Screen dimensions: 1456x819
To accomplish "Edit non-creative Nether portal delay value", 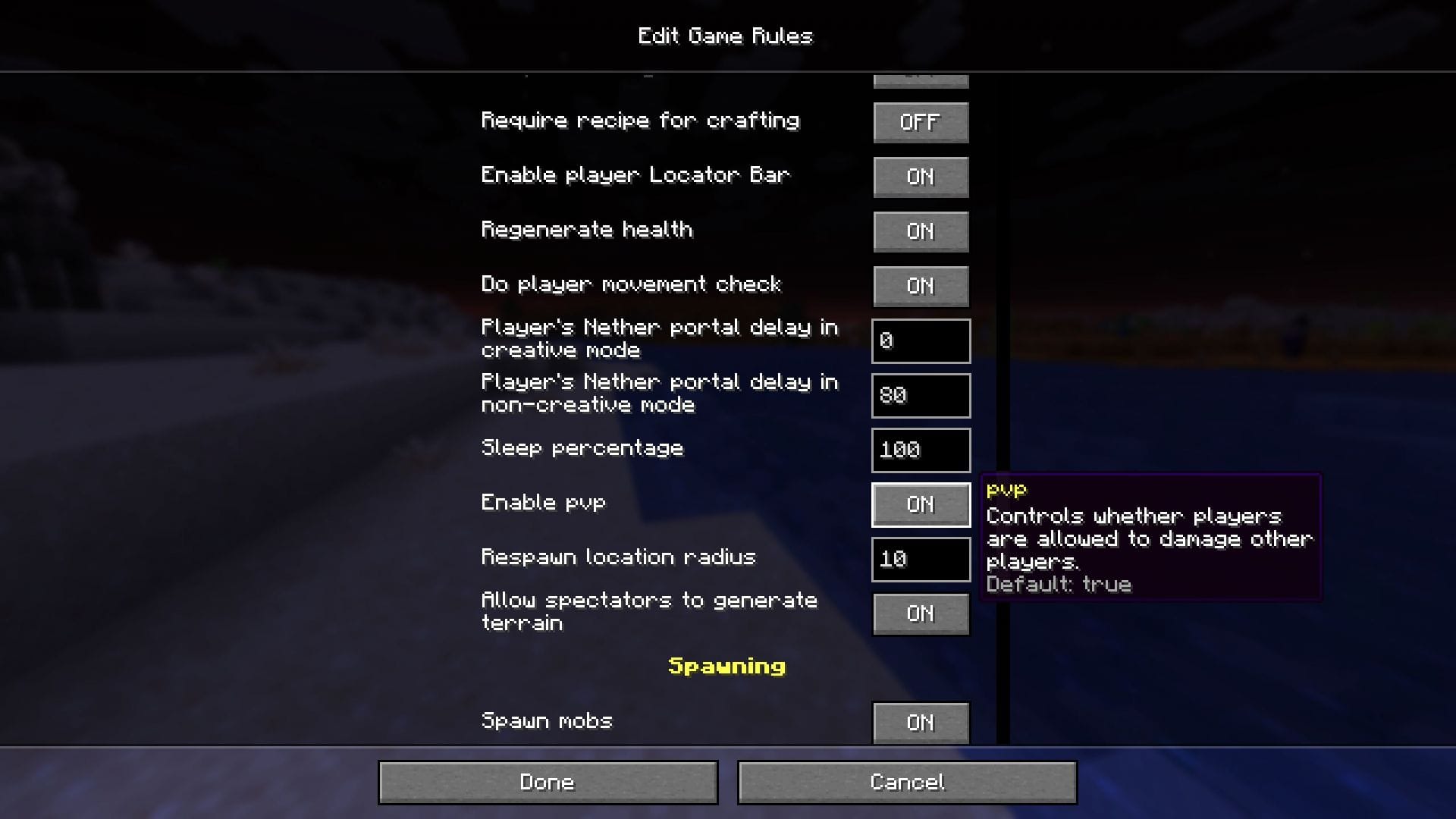I will (x=920, y=395).
